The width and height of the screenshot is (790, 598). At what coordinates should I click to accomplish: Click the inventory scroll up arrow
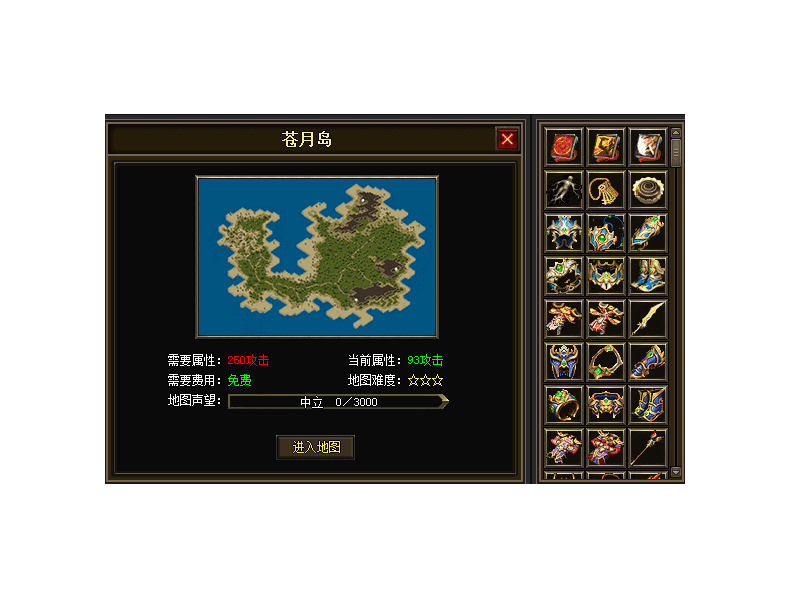pyautogui.click(x=676, y=133)
